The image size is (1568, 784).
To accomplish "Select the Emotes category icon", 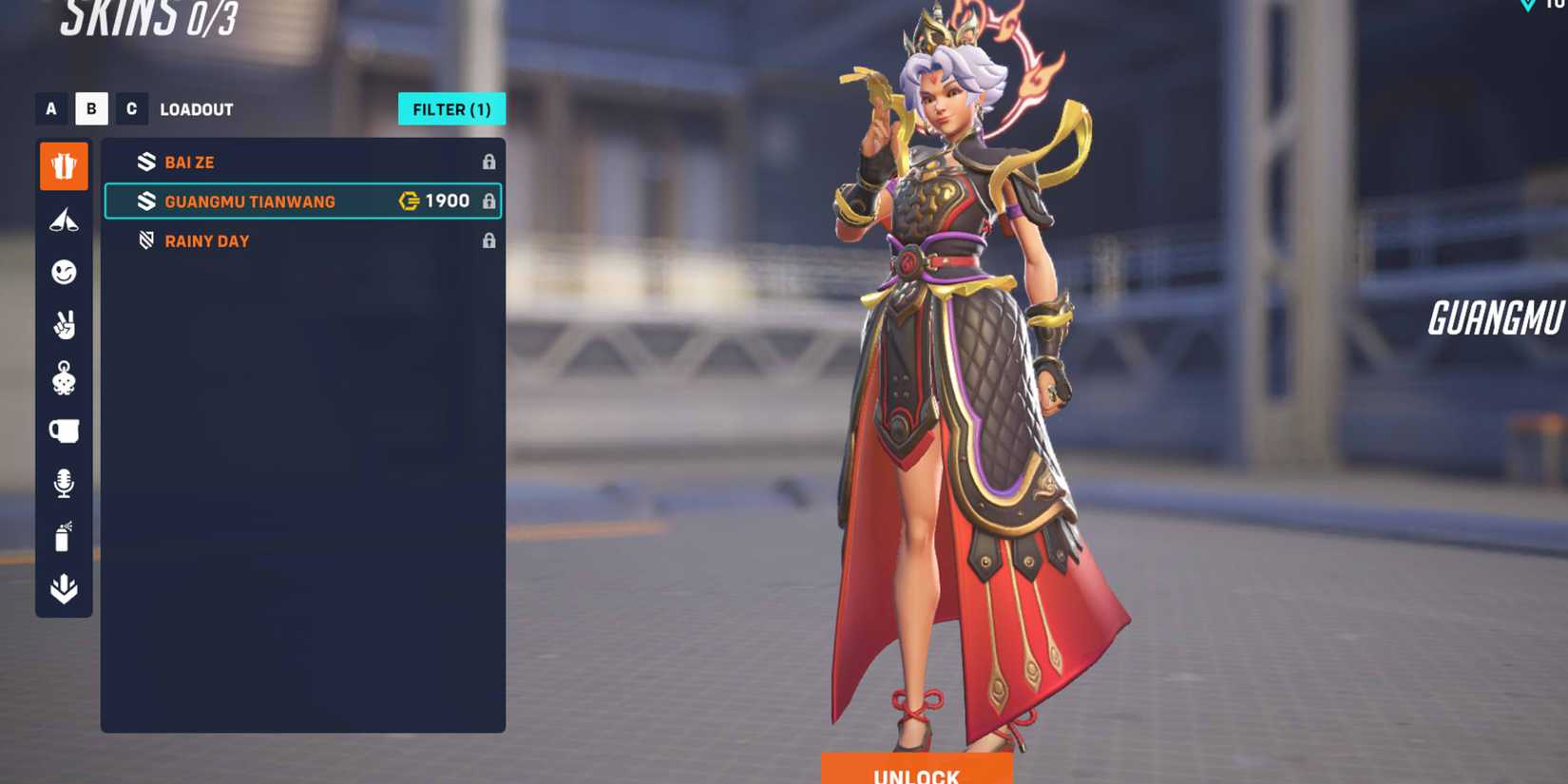I will [x=63, y=273].
